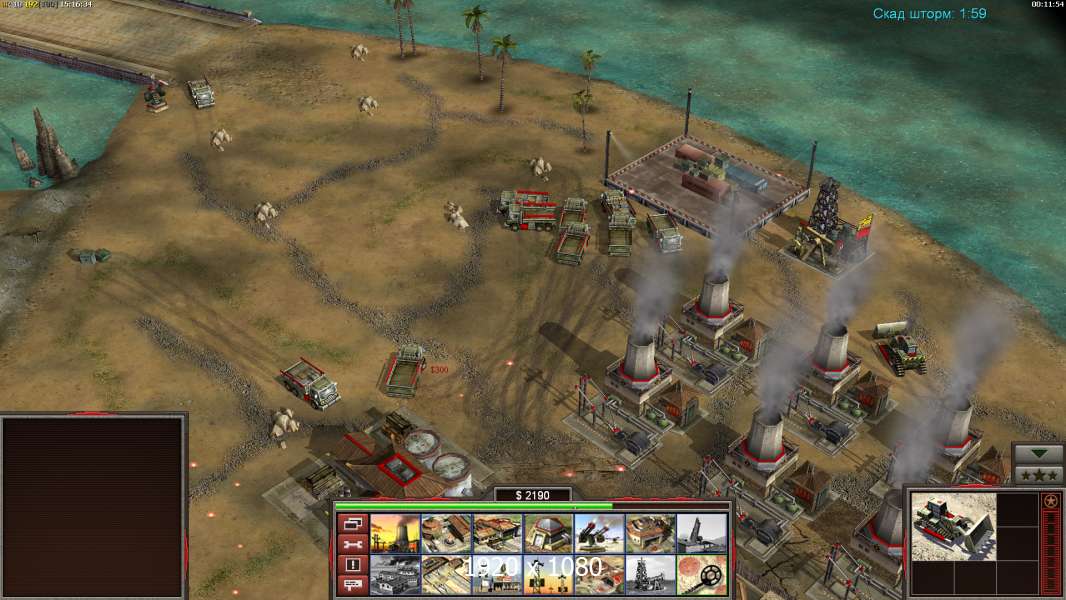Open the communicator chat button
The height and width of the screenshot is (600, 1066).
351,584
